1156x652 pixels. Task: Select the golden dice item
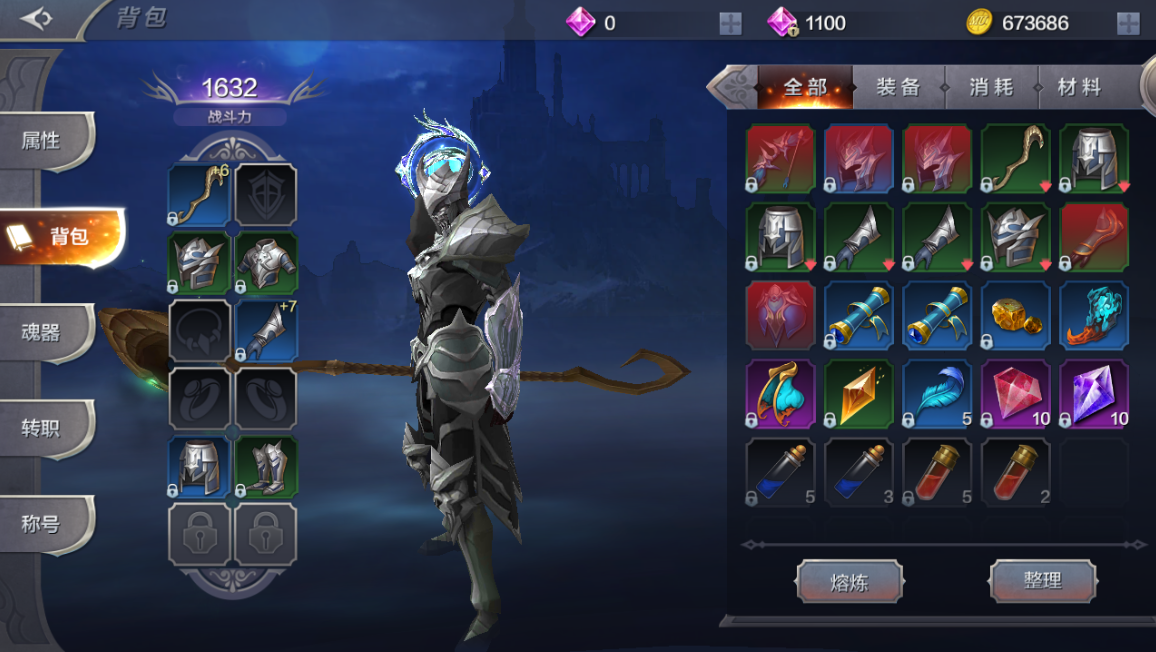coord(1016,315)
